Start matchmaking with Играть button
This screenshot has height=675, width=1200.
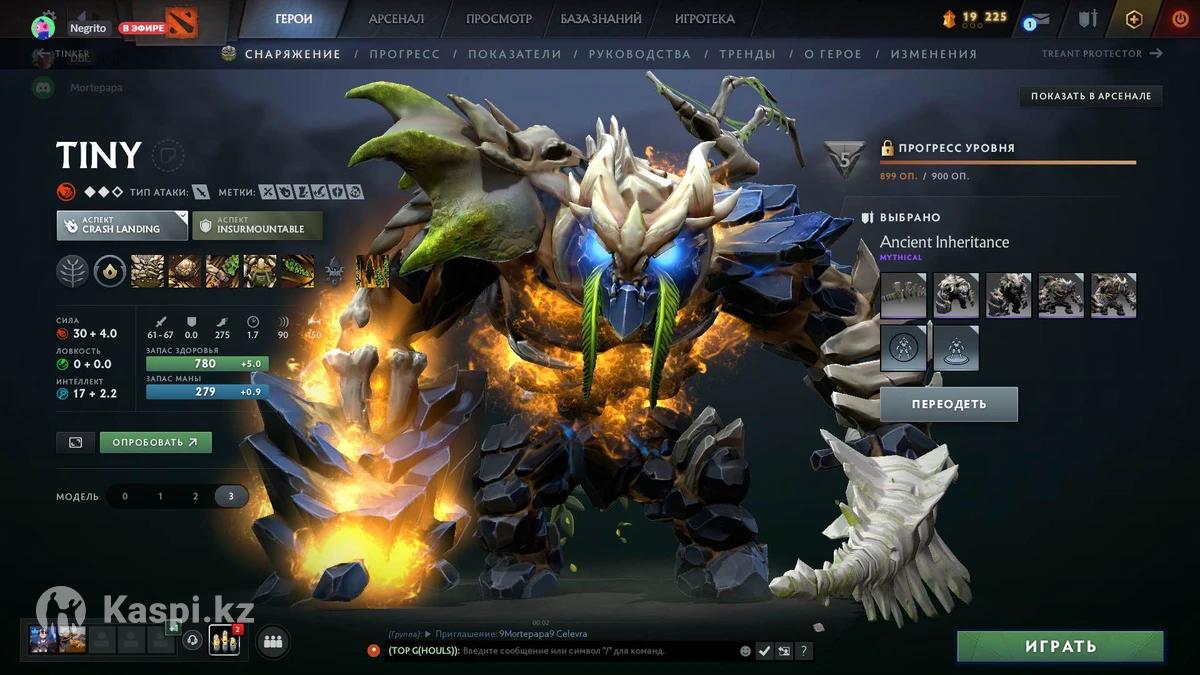pyautogui.click(x=1060, y=647)
